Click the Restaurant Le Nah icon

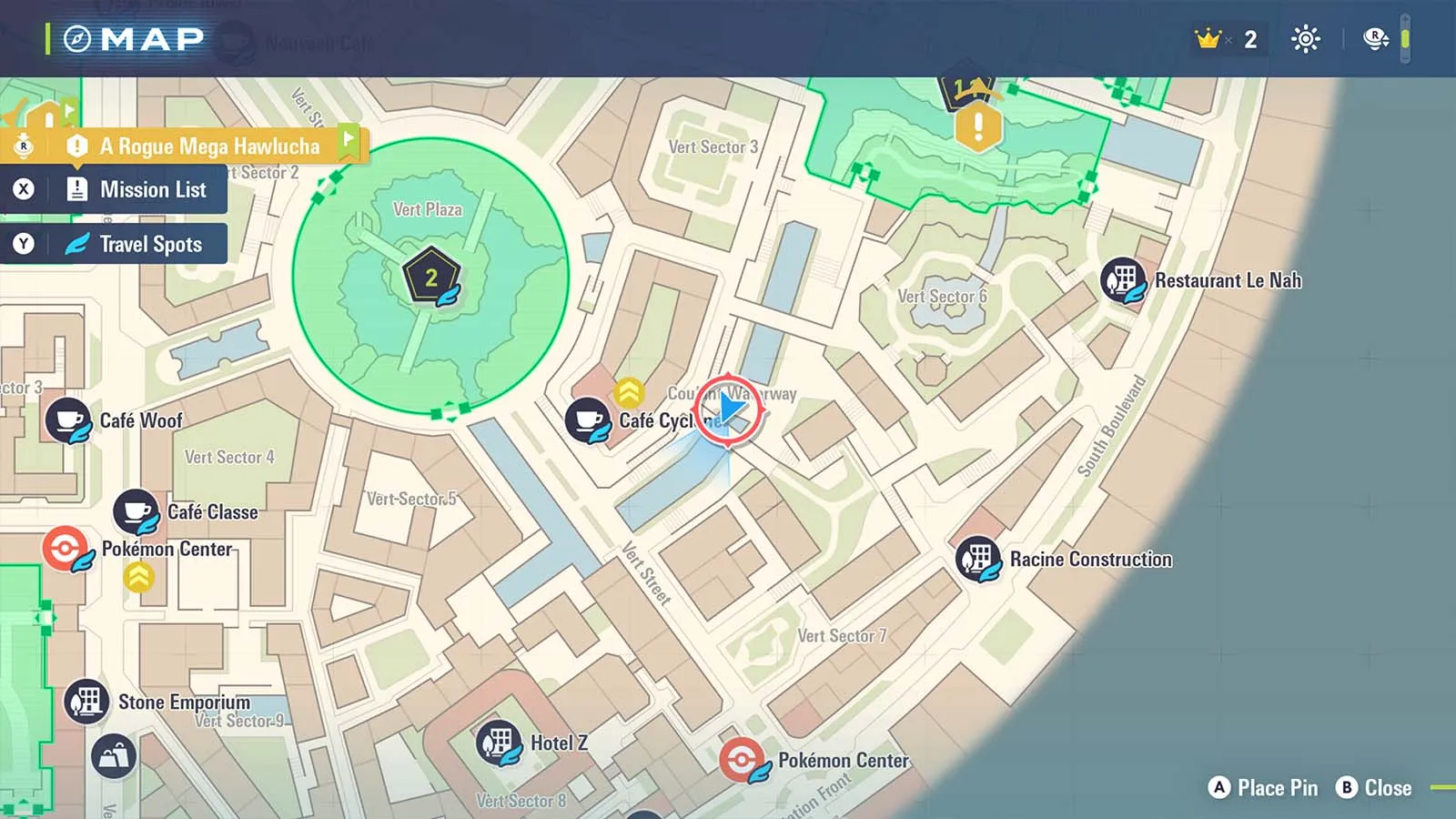pos(1123,280)
